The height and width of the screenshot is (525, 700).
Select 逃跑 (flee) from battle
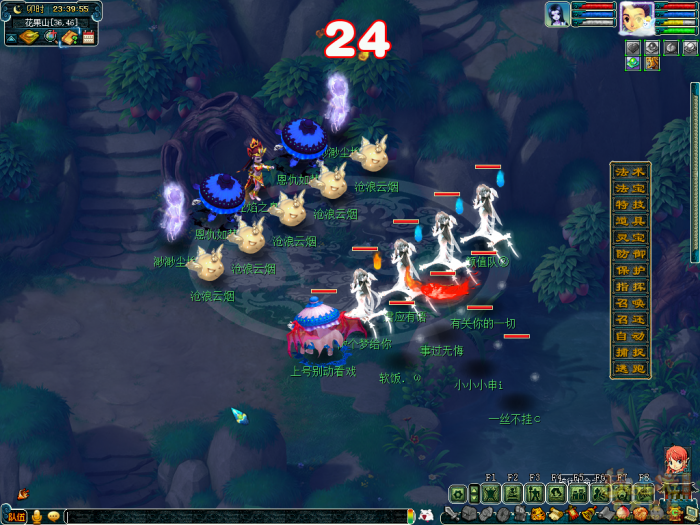click(630, 368)
